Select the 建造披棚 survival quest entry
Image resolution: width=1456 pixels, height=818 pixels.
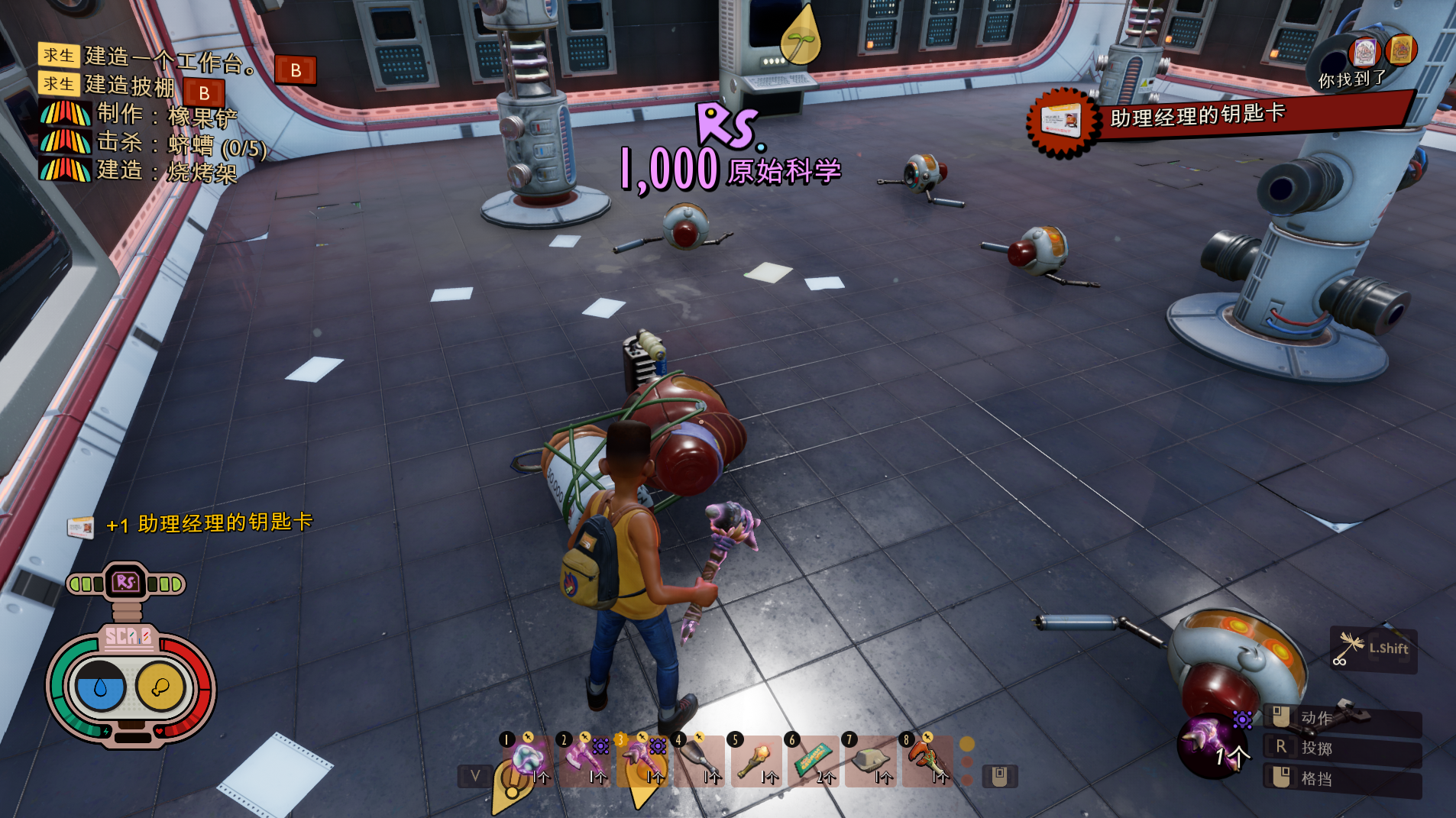(130, 86)
